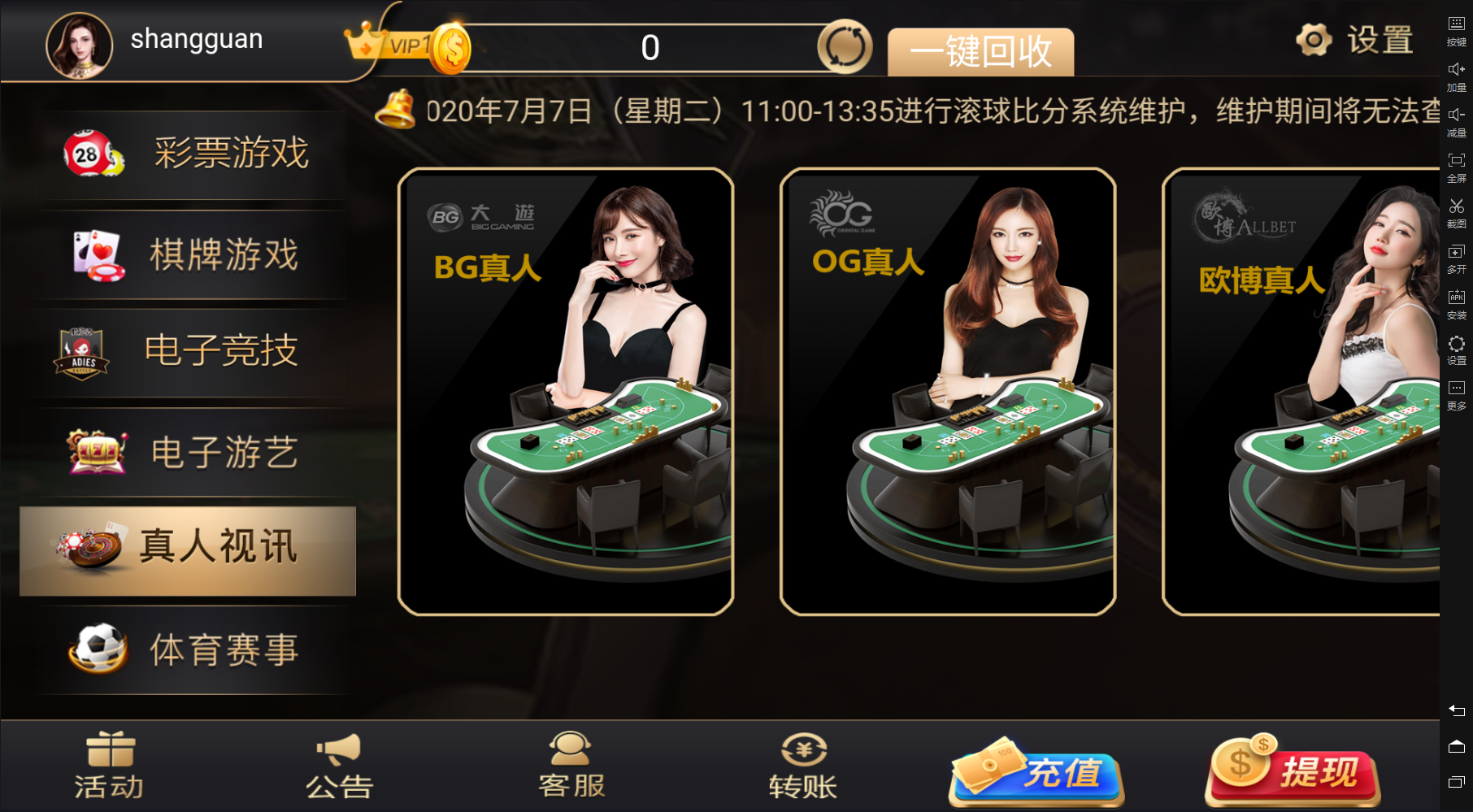
Task: Click the shangguan player avatar
Action: pyautogui.click(x=79, y=44)
